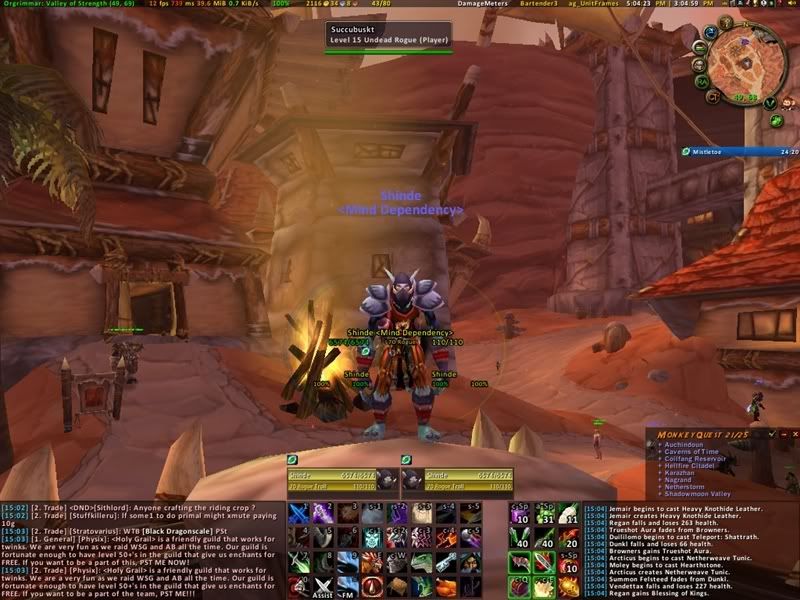Click the Assist macro button
This screenshot has height=600, width=800.
pyautogui.click(x=322, y=582)
